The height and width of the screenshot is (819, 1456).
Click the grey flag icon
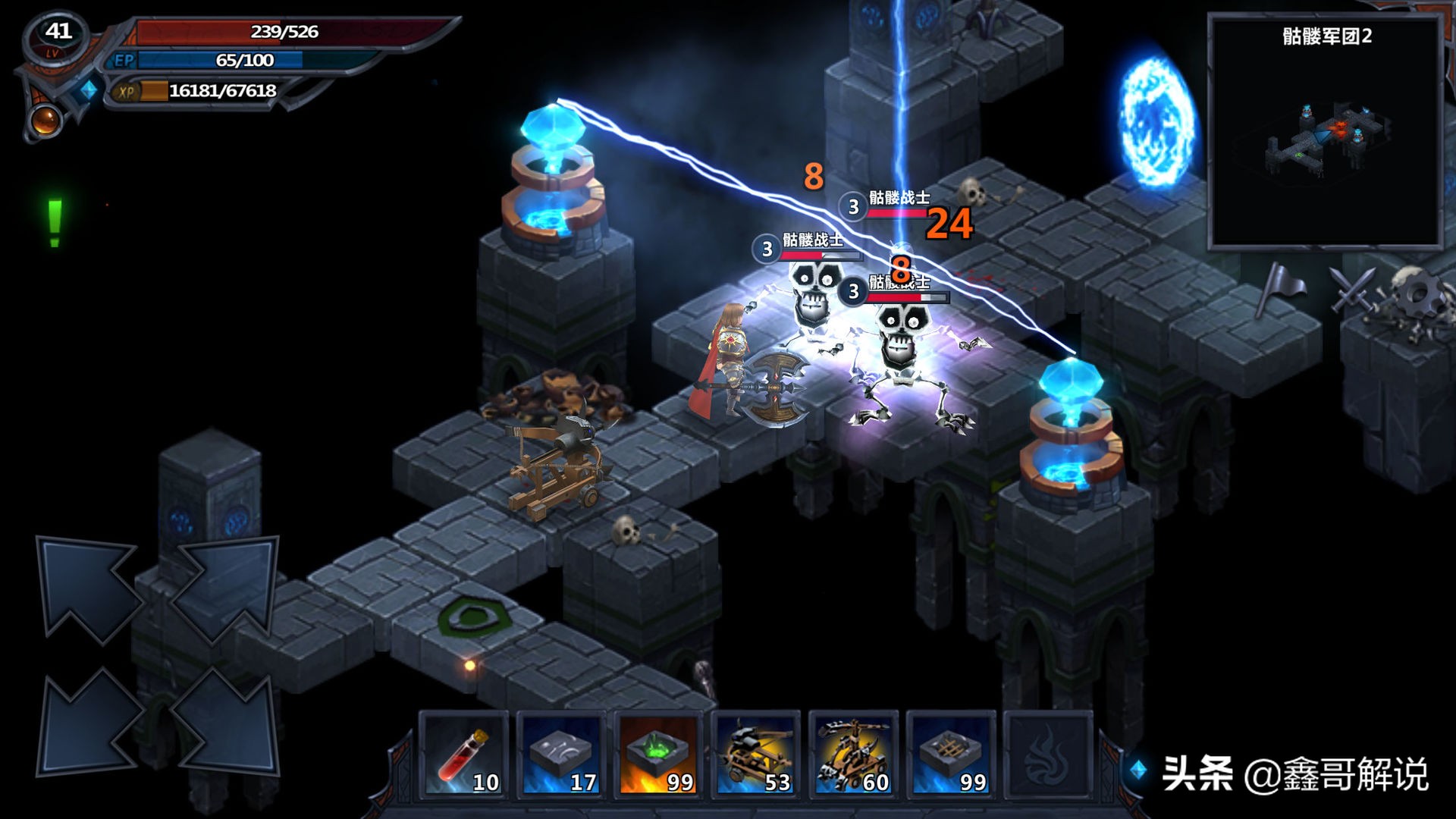(1279, 288)
